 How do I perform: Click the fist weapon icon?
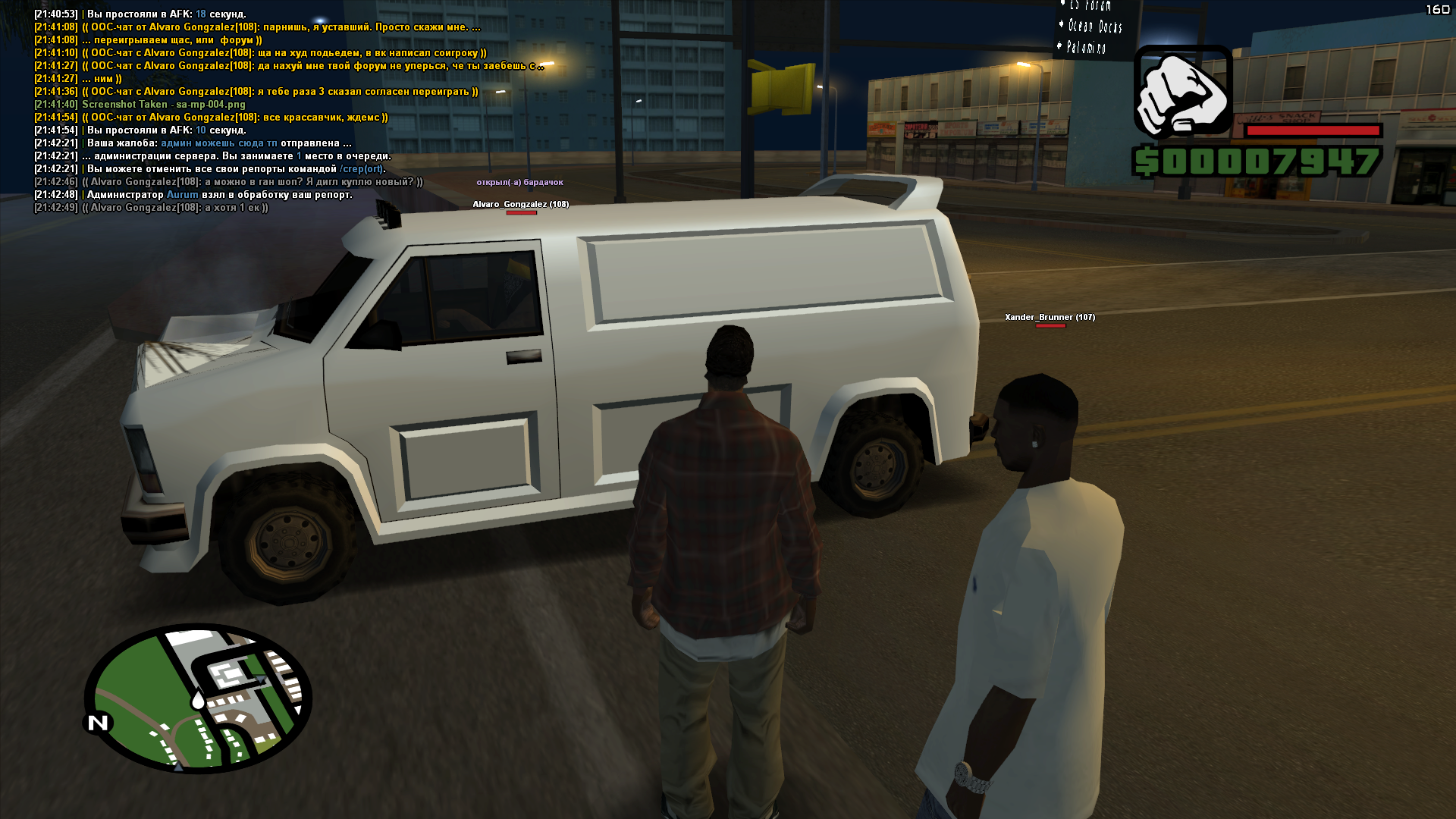[1182, 93]
